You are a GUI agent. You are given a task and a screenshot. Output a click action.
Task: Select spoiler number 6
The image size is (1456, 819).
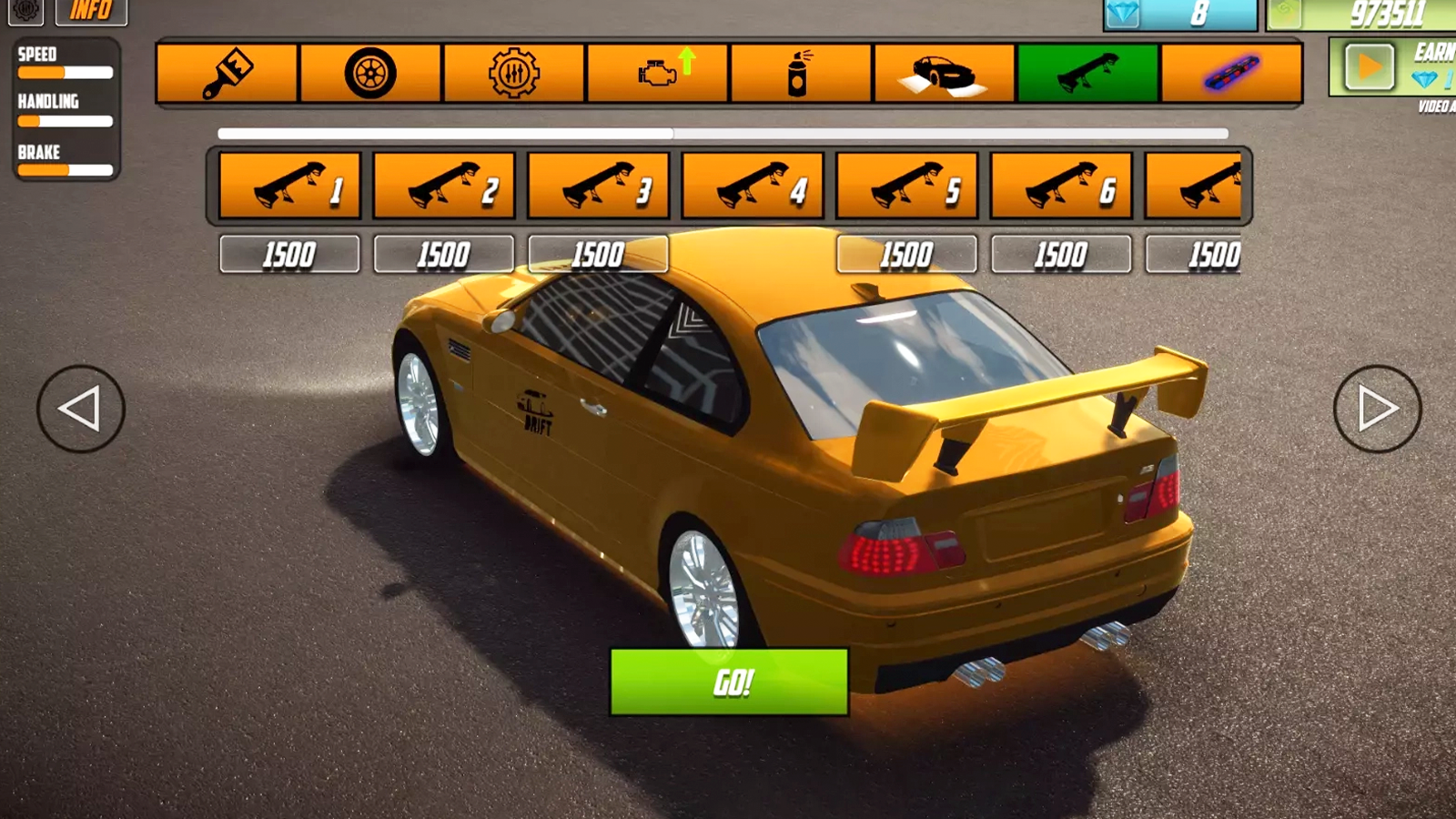point(1061,185)
